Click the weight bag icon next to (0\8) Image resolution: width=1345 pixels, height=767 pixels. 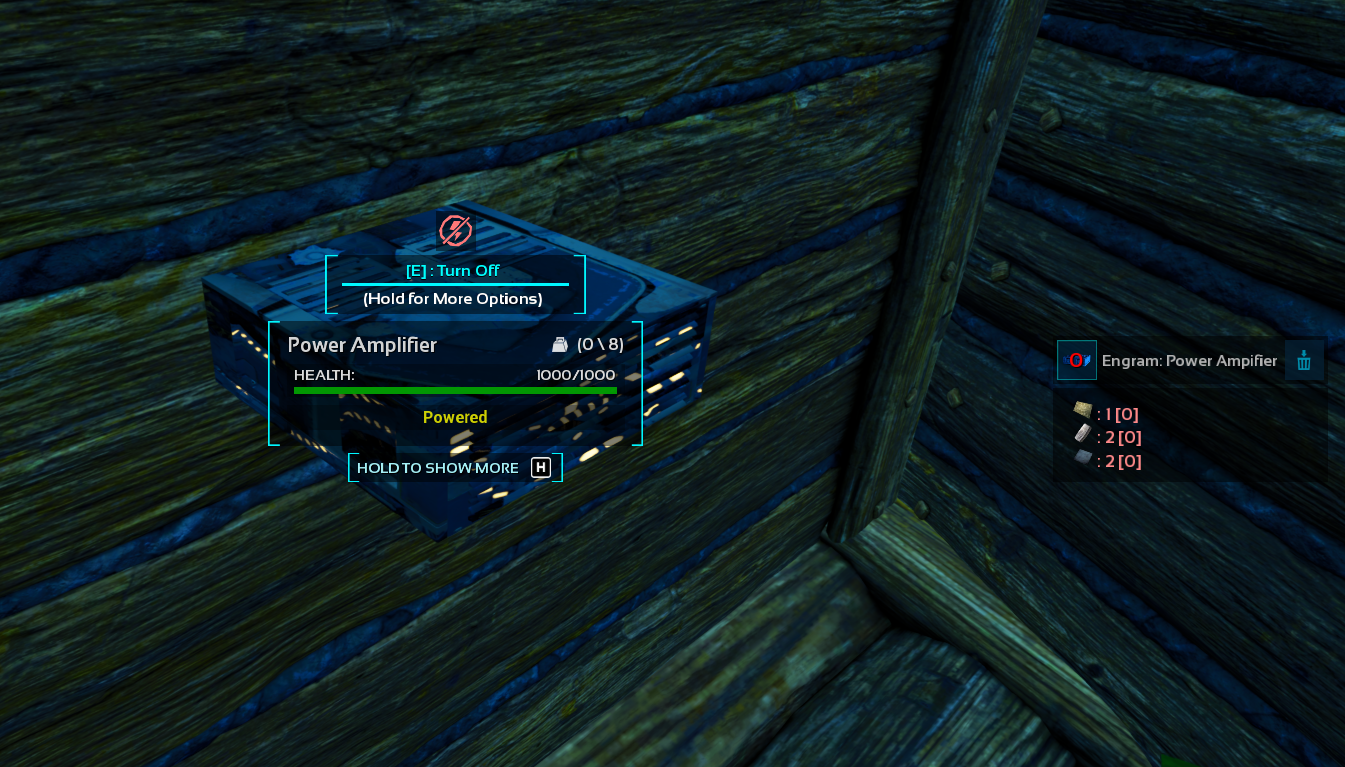560,344
